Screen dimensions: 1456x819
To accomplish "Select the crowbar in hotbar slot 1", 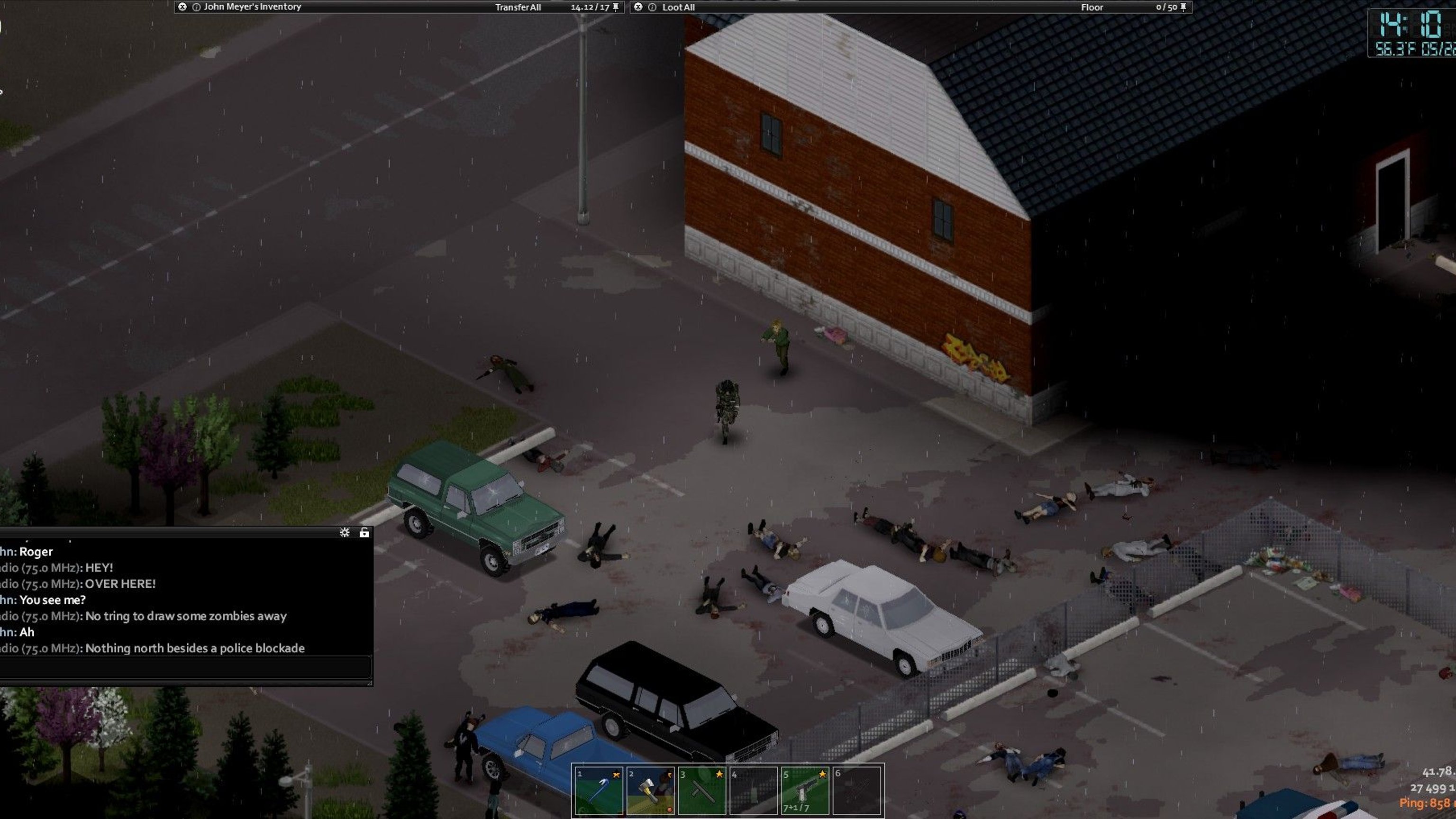I will [x=599, y=791].
